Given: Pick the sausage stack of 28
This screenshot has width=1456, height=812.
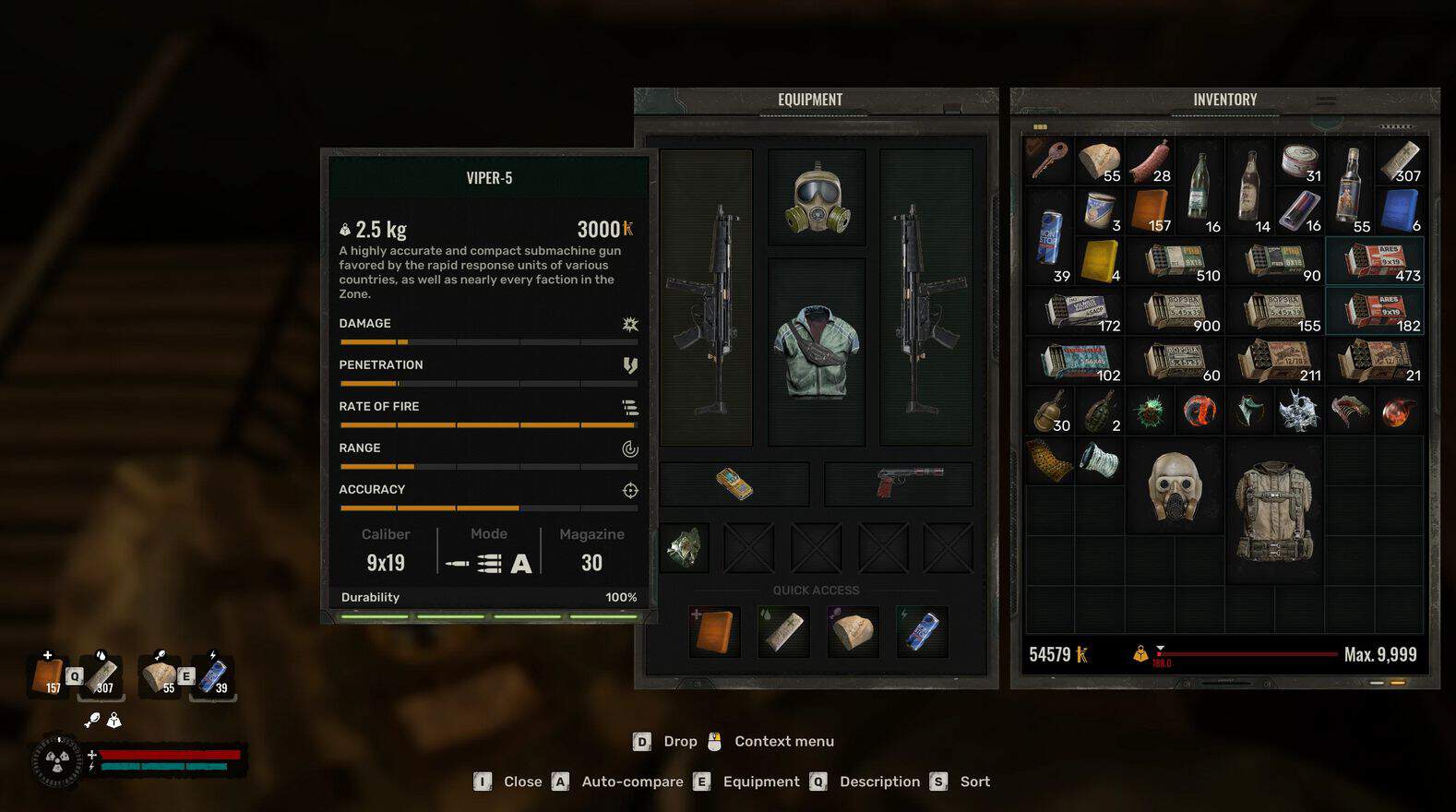Looking at the screenshot, I should [x=1150, y=161].
